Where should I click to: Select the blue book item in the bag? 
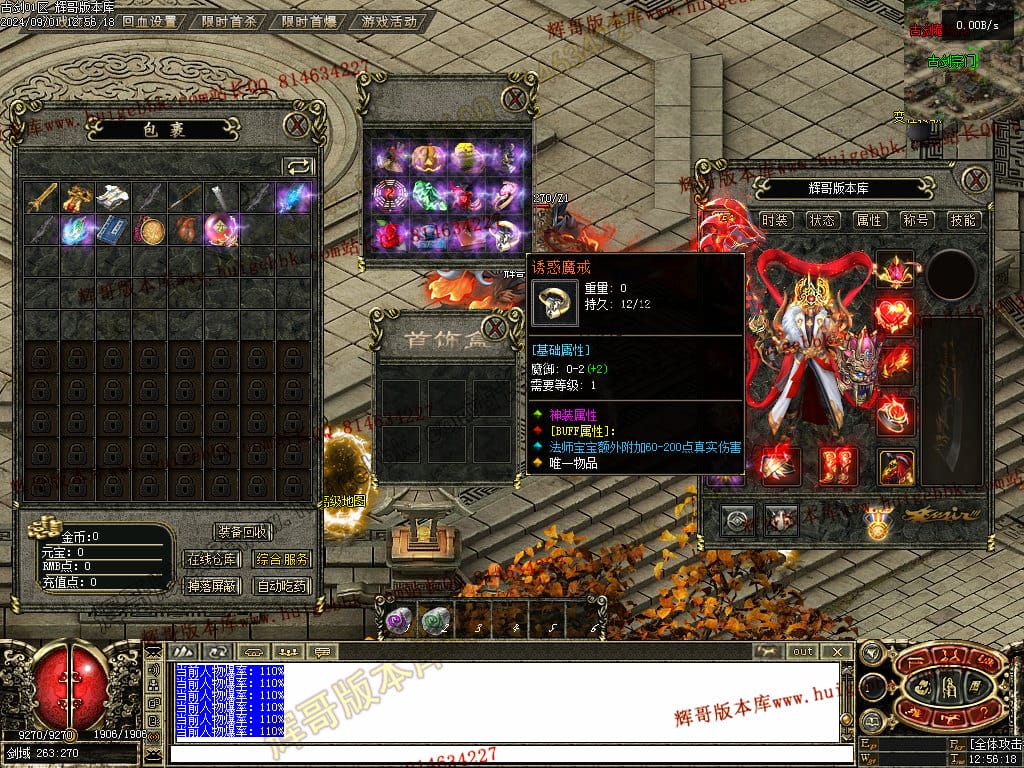point(111,231)
